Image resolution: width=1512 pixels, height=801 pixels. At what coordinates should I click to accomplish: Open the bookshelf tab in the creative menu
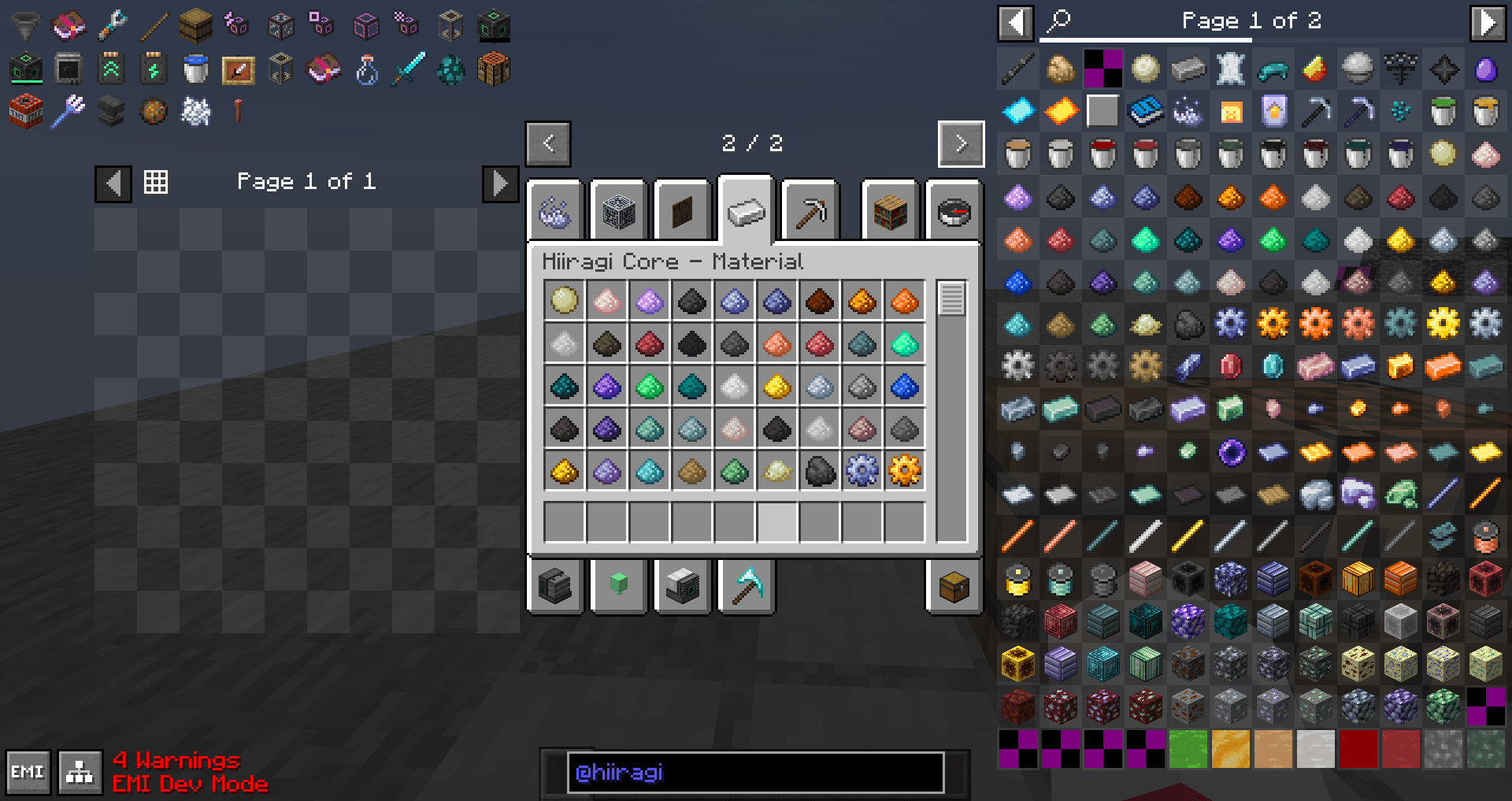[889, 210]
